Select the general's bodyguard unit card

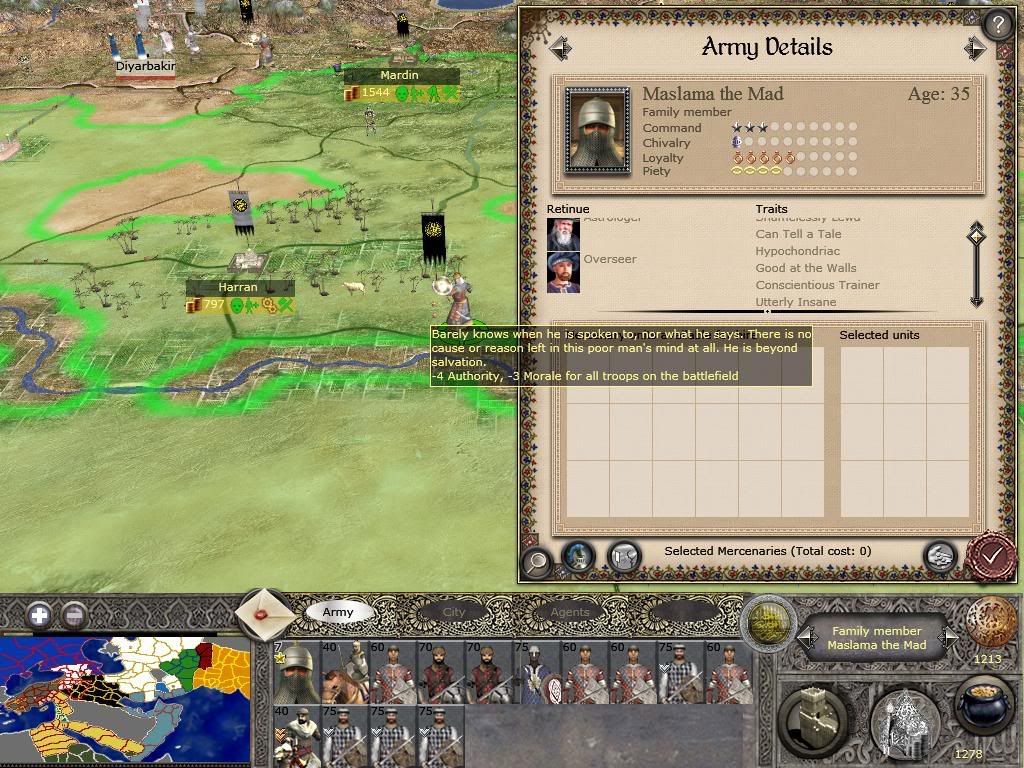(297, 673)
